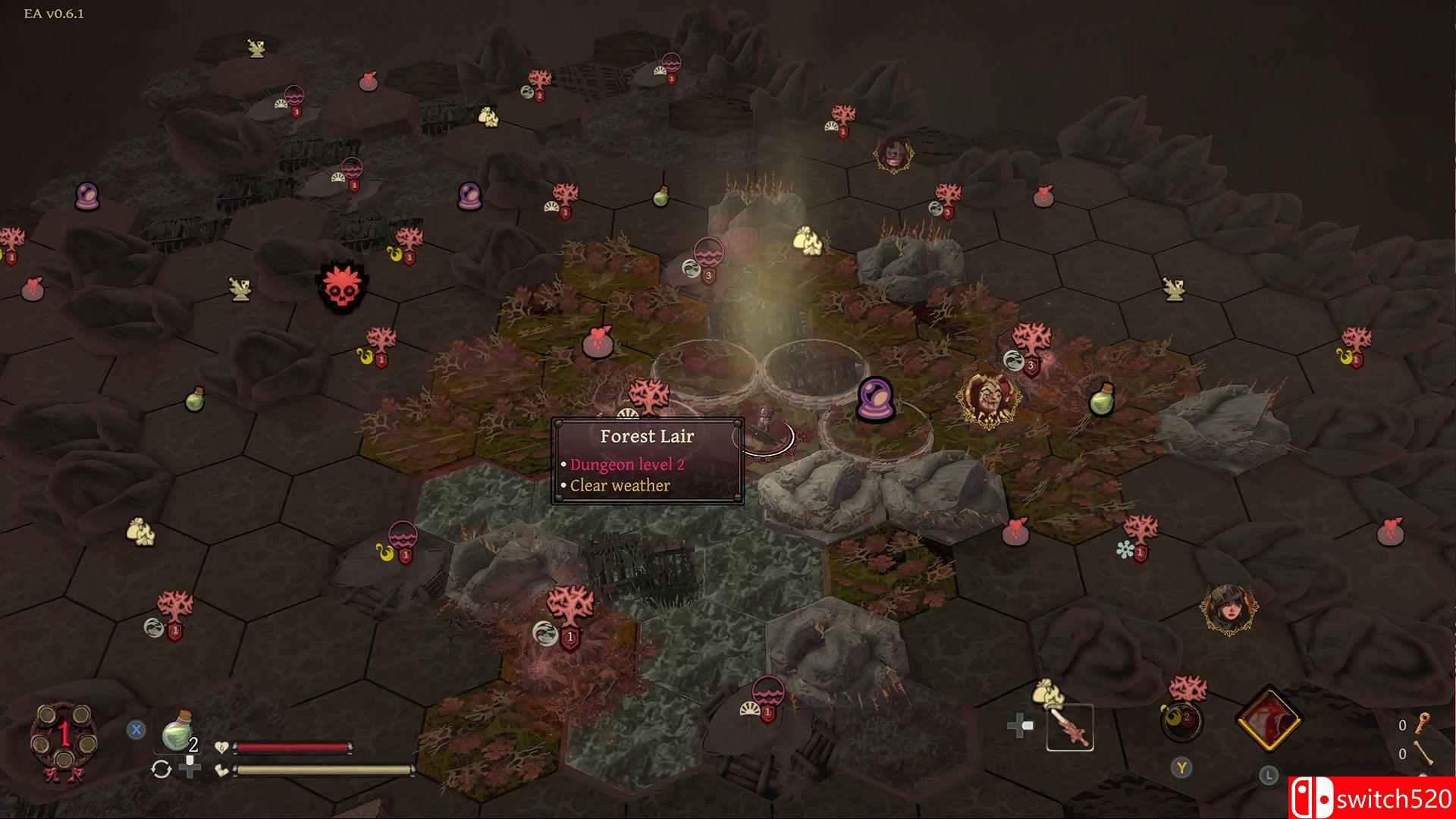Click the L button prompt indicator
The image size is (1456, 819).
1269,776
